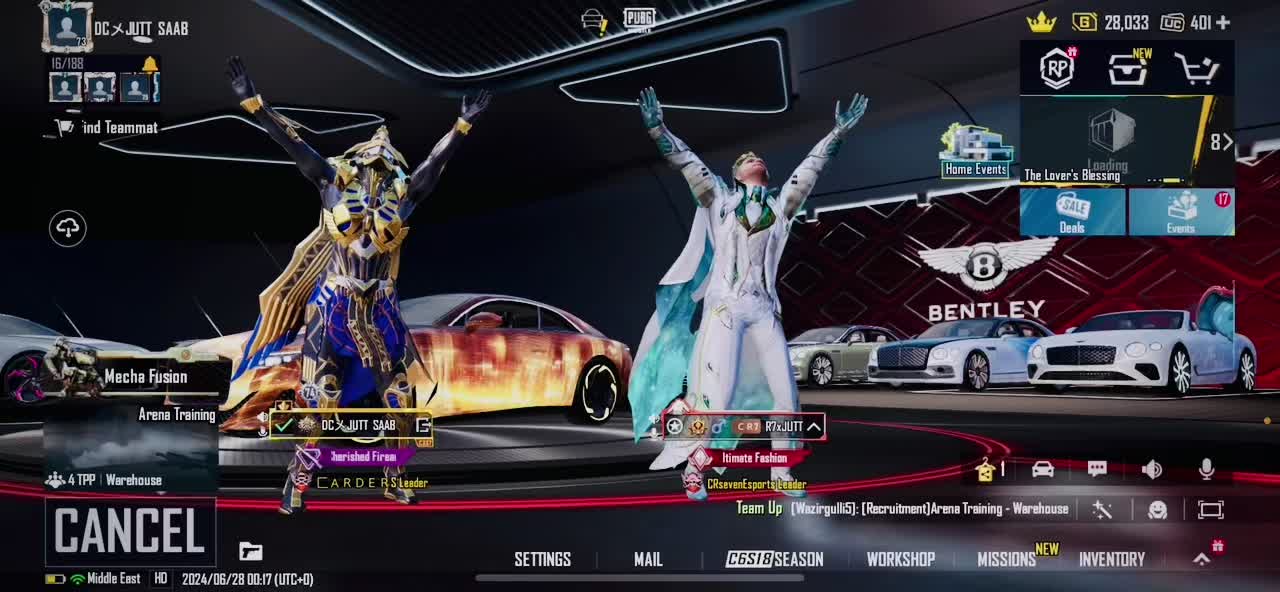Open the Mail inbox

pyautogui.click(x=648, y=559)
